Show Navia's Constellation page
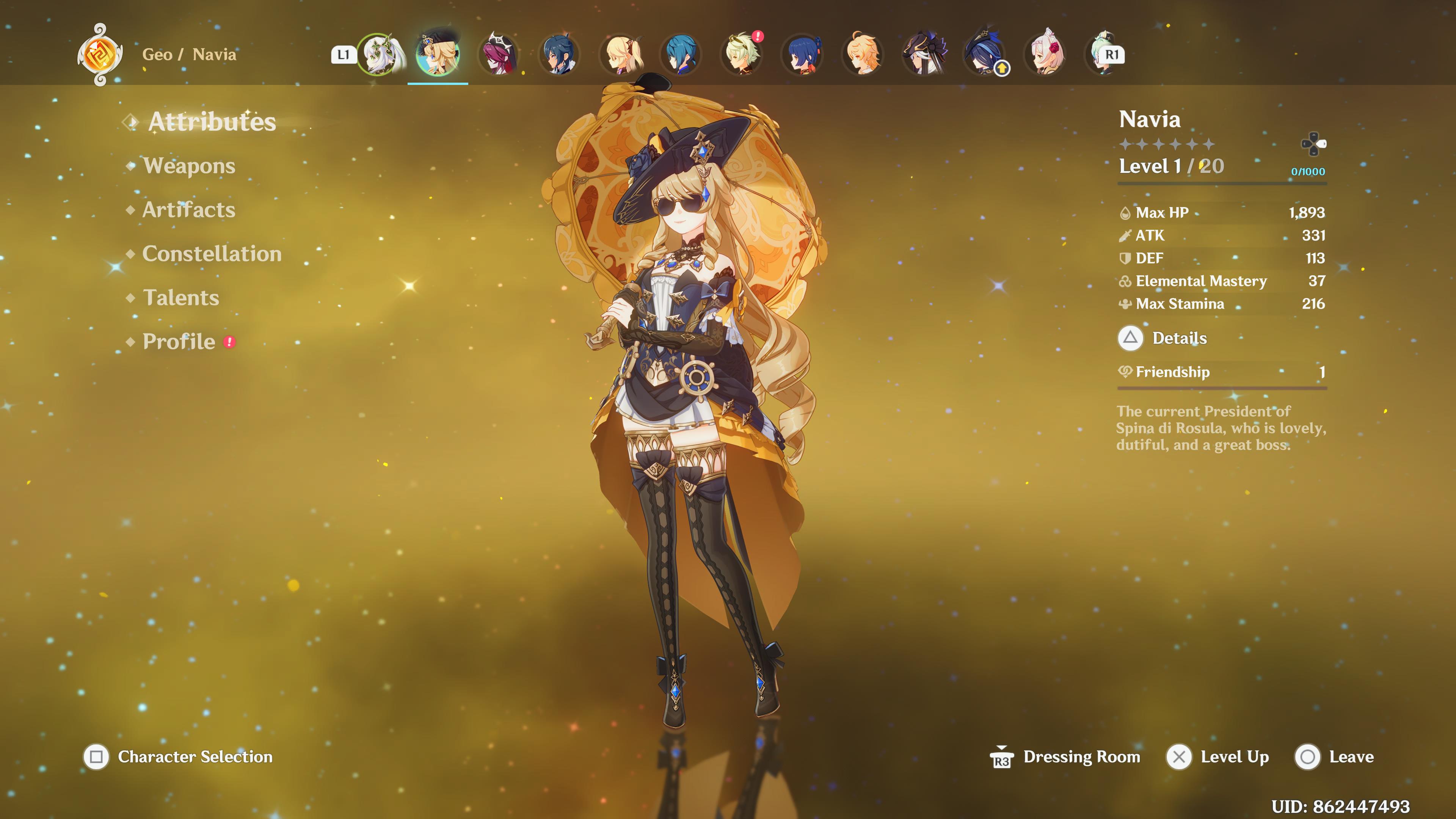The image size is (1456, 819). (212, 254)
